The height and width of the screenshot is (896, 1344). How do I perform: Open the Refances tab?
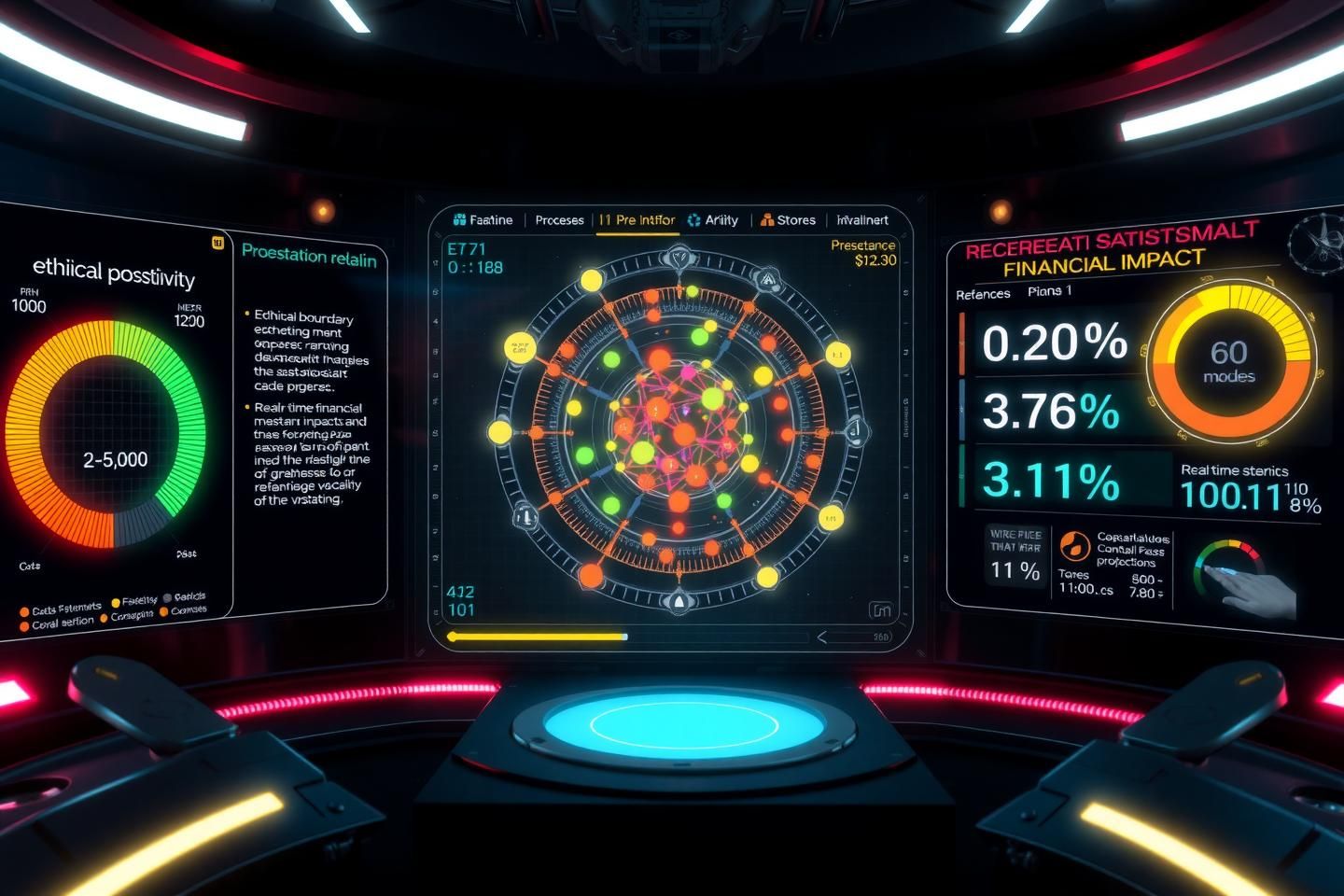(x=983, y=294)
